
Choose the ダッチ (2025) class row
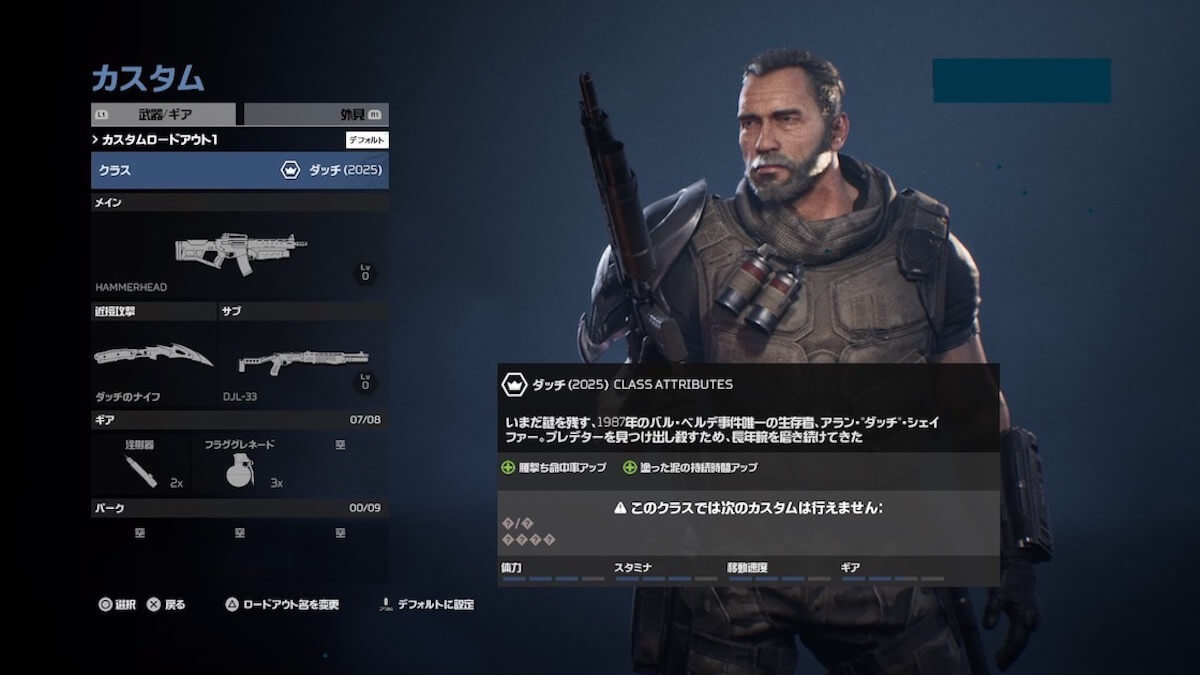tap(240, 170)
